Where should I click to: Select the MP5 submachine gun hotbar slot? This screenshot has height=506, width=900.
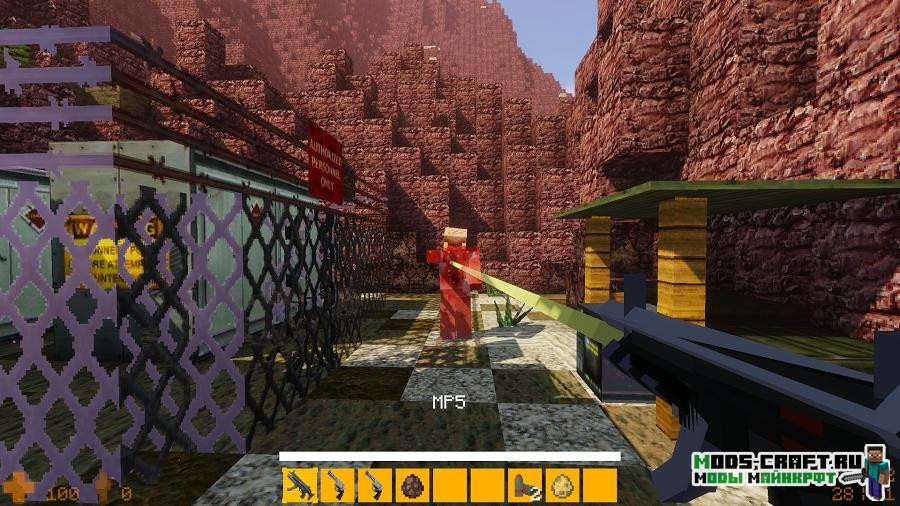pyautogui.click(x=298, y=484)
